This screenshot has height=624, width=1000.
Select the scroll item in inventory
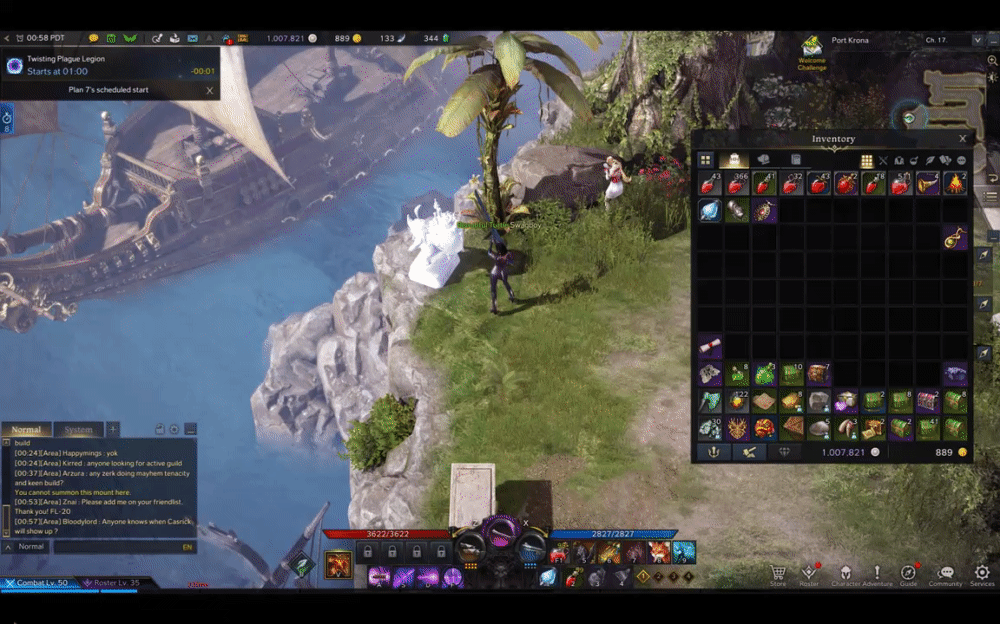pos(710,347)
